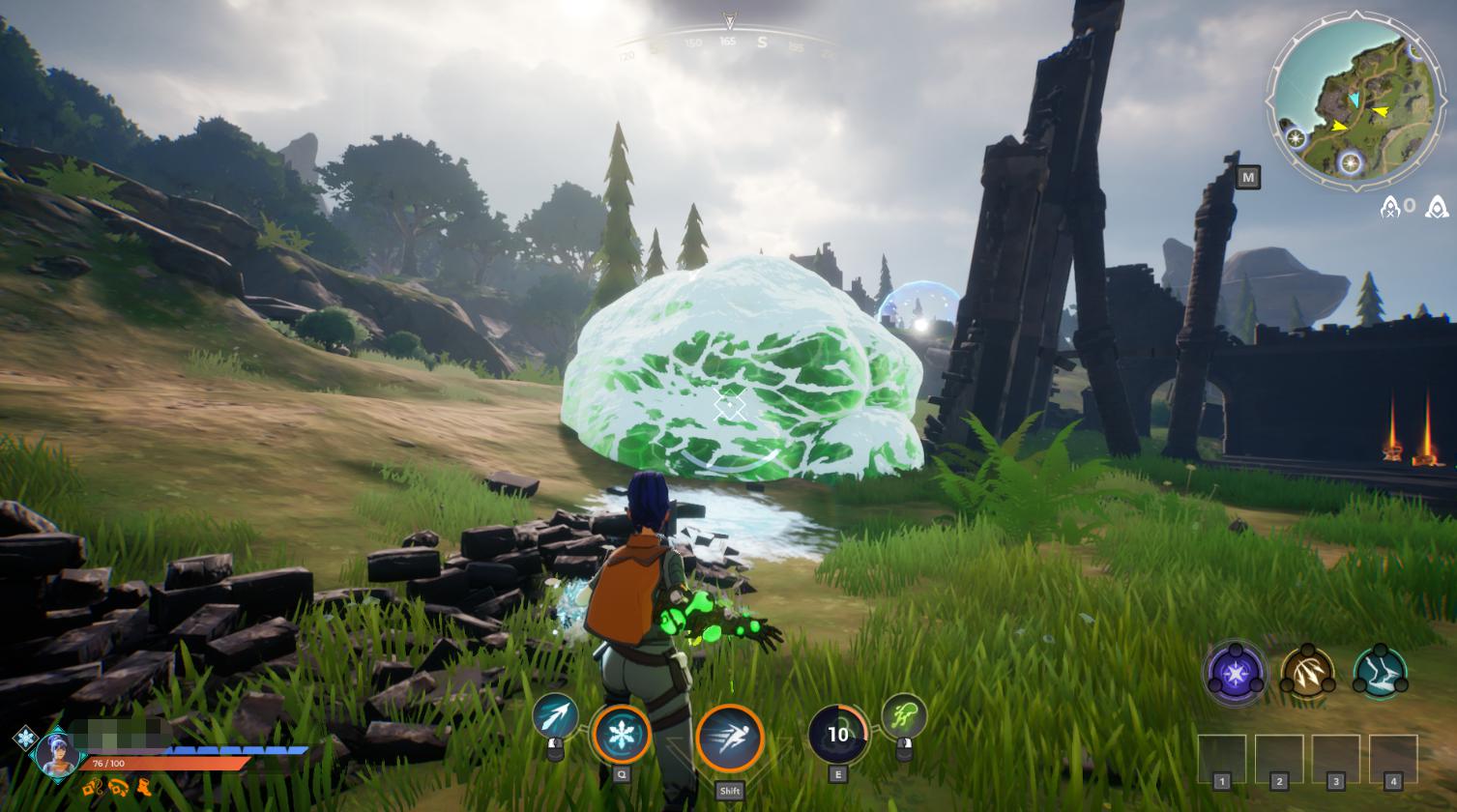Screen dimensions: 1457x812
Task: Select the cyan player arrow on minimap
Action: click(1355, 100)
